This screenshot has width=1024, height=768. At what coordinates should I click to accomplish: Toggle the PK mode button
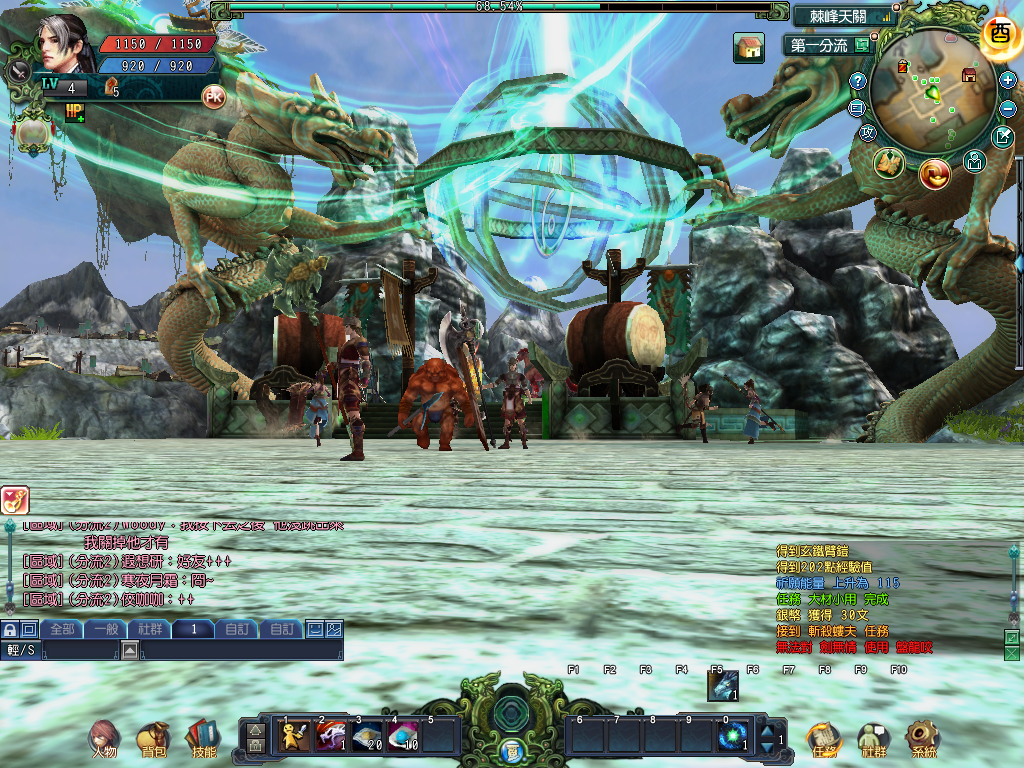click(213, 96)
